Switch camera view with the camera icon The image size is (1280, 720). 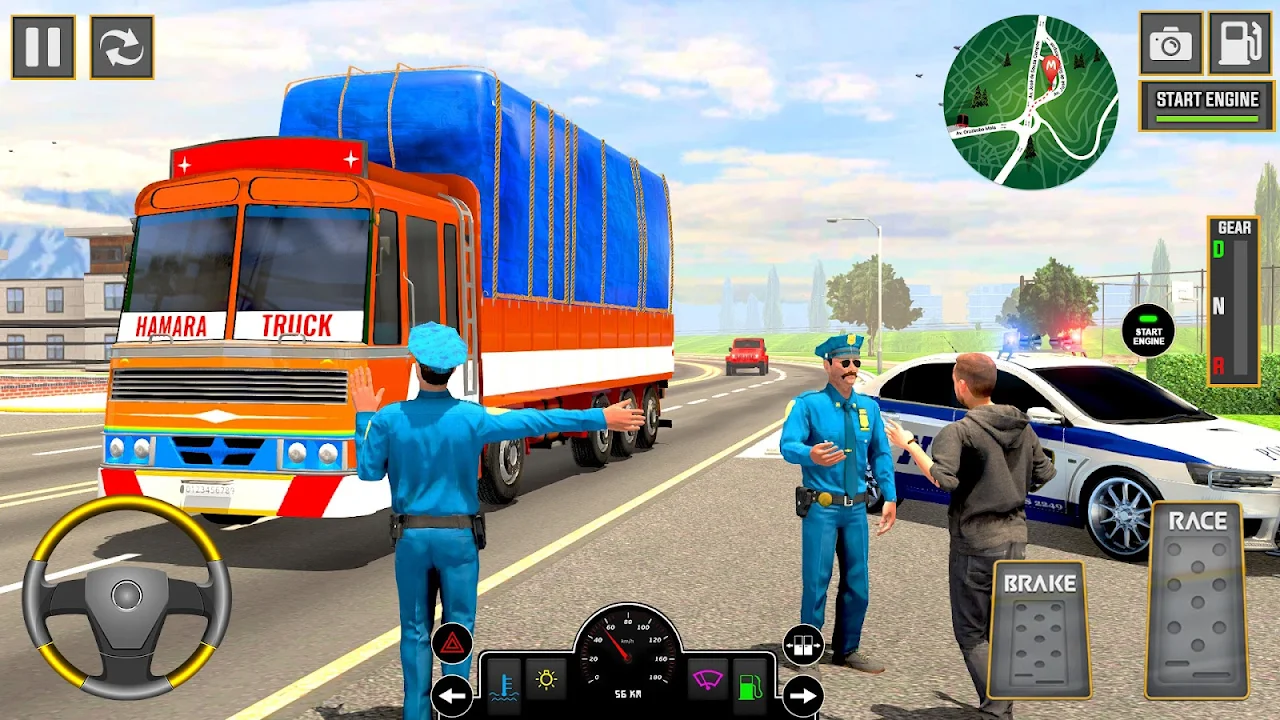pos(1170,44)
